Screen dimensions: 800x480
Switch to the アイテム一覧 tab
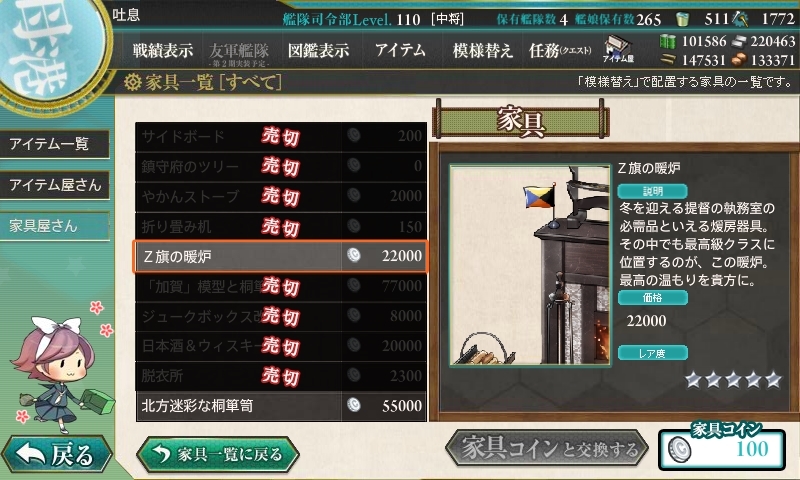(x=51, y=144)
